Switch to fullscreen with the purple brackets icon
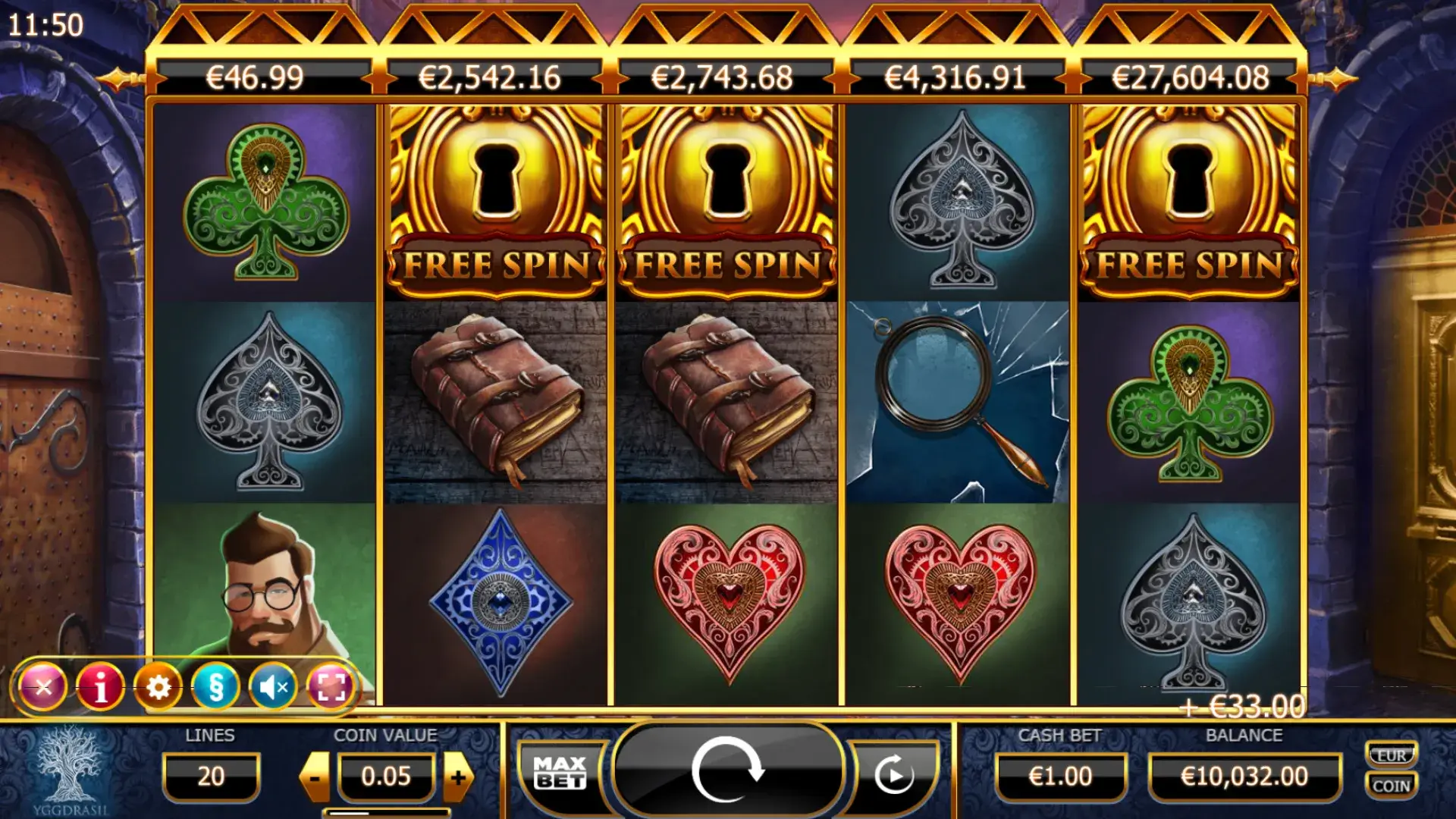Viewport: 1456px width, 819px height. (331, 687)
